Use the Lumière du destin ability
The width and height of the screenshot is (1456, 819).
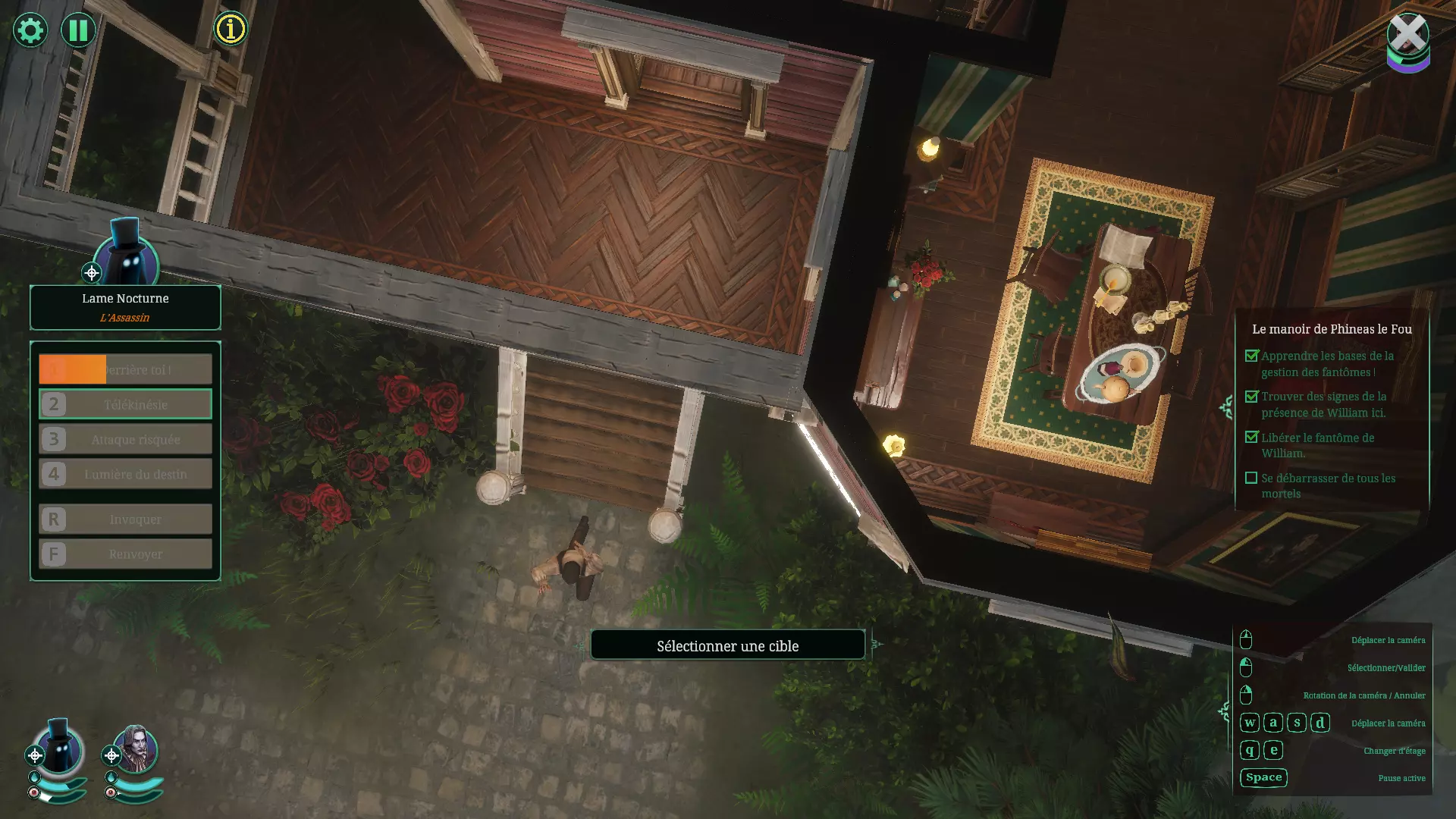[125, 474]
